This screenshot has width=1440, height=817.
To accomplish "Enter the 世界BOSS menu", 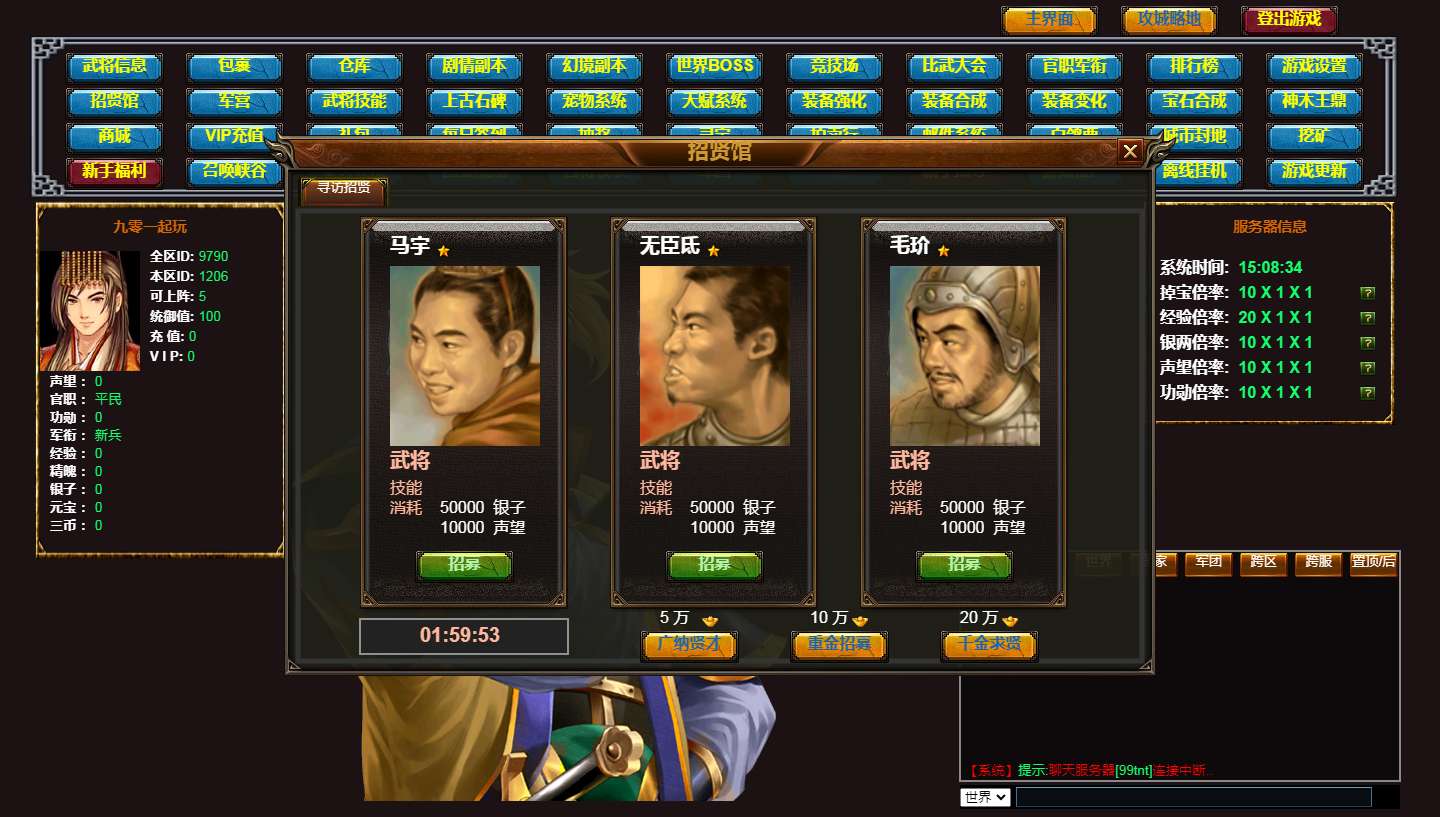I will coord(714,67).
